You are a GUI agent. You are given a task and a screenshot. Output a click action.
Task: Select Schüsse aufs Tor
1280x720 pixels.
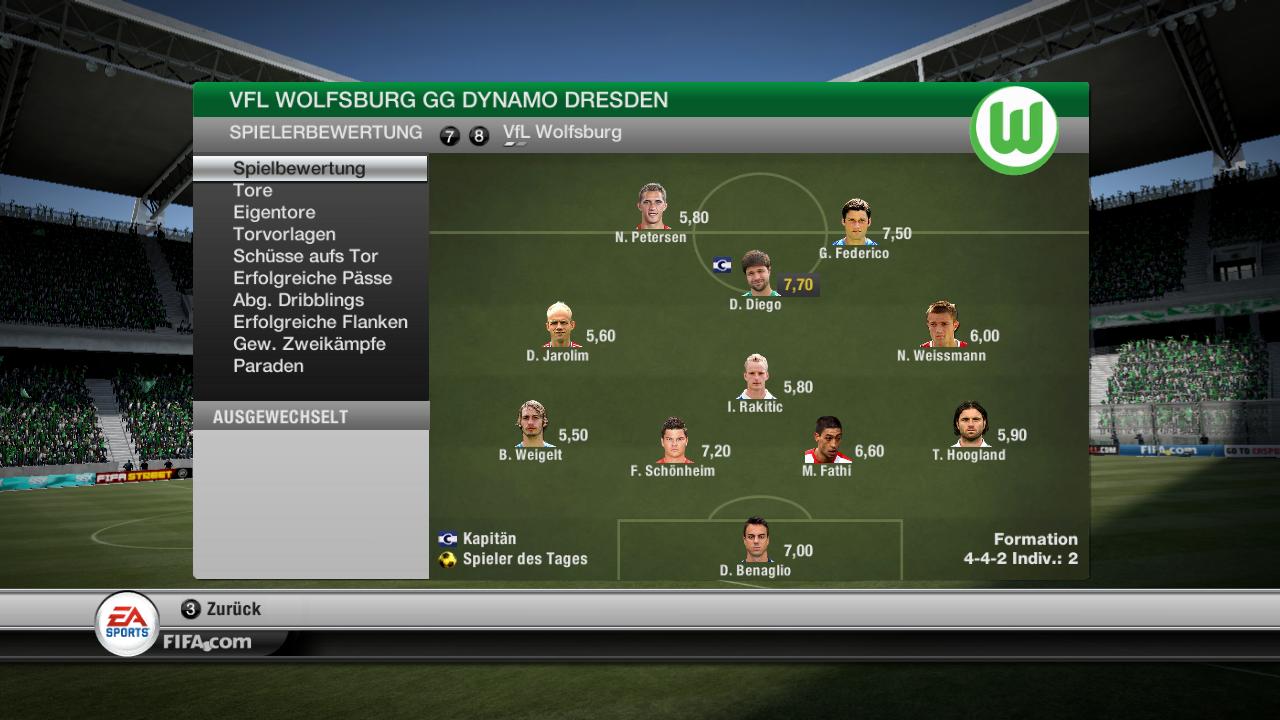tap(305, 256)
